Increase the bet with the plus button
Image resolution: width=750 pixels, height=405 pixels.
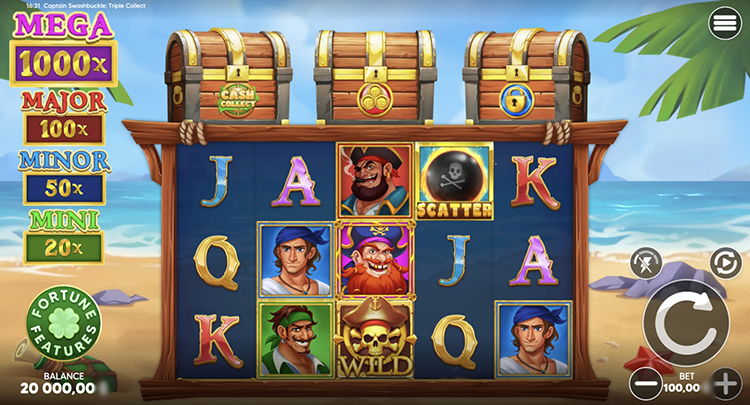(727, 382)
